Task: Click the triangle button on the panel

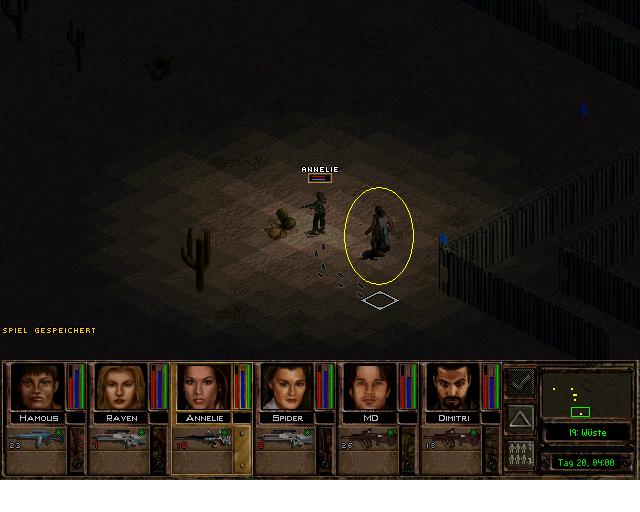Action: pyautogui.click(x=520, y=418)
